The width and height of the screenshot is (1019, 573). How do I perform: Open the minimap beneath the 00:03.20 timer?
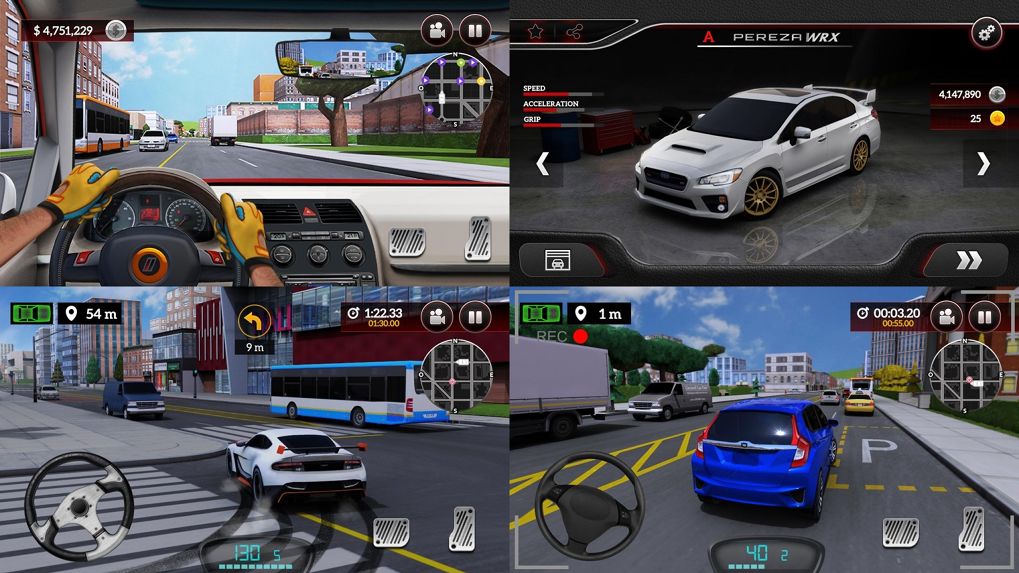[x=965, y=376]
